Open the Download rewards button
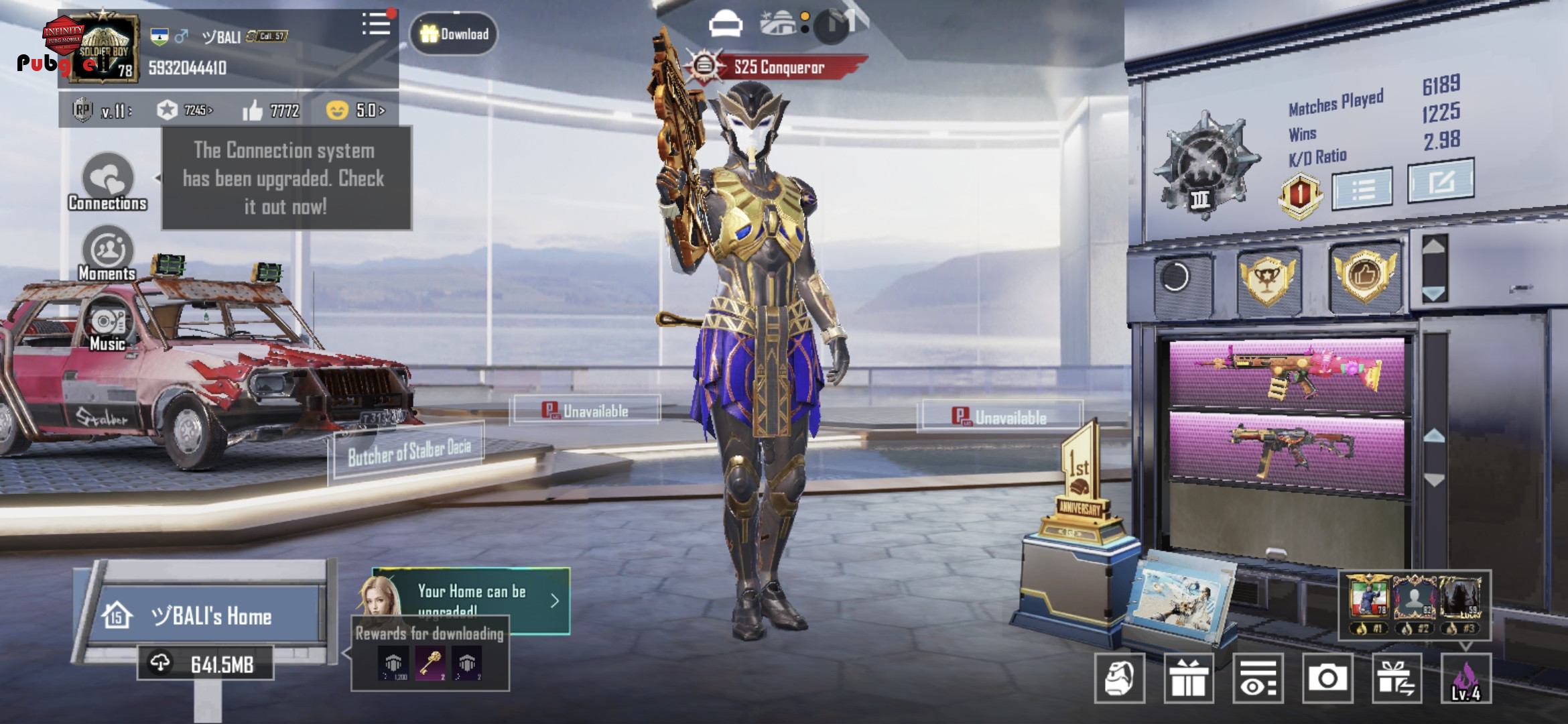This screenshot has height=724, width=1568. [x=454, y=34]
